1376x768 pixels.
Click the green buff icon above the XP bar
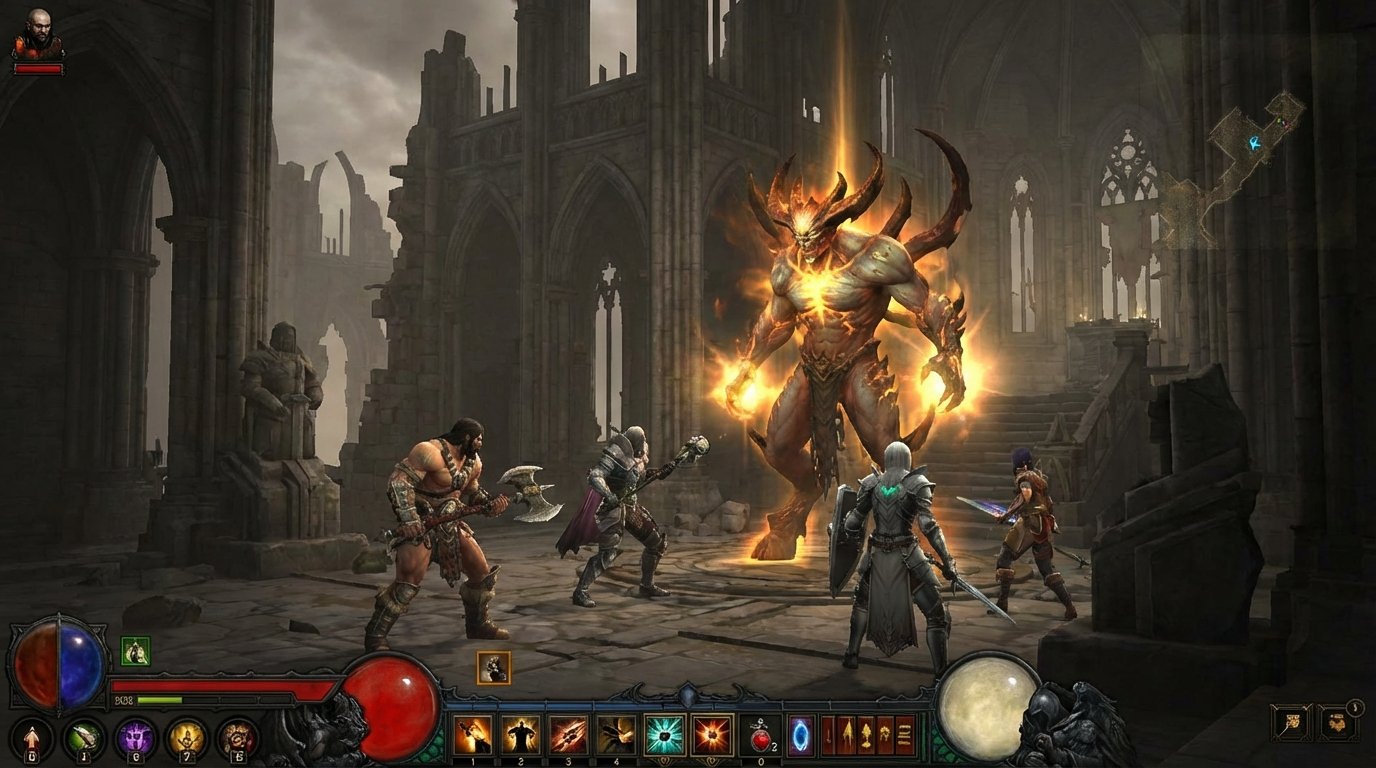134,652
